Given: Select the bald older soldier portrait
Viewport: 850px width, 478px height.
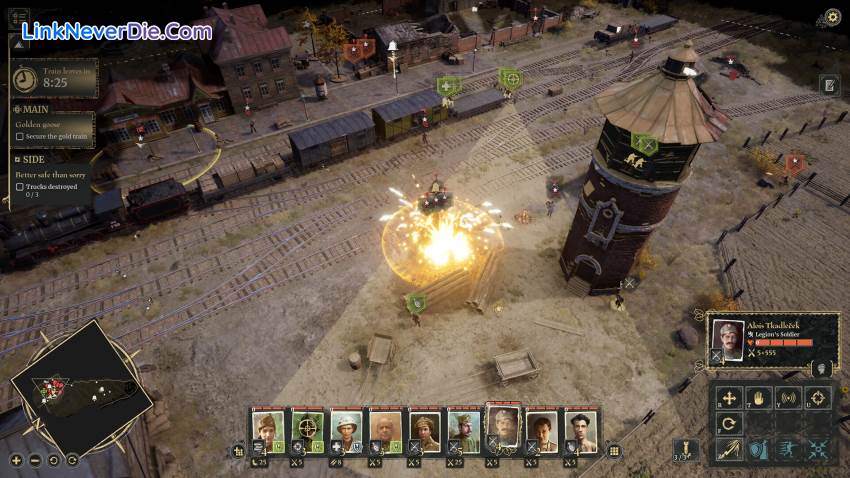Looking at the screenshot, I should coord(385,431).
